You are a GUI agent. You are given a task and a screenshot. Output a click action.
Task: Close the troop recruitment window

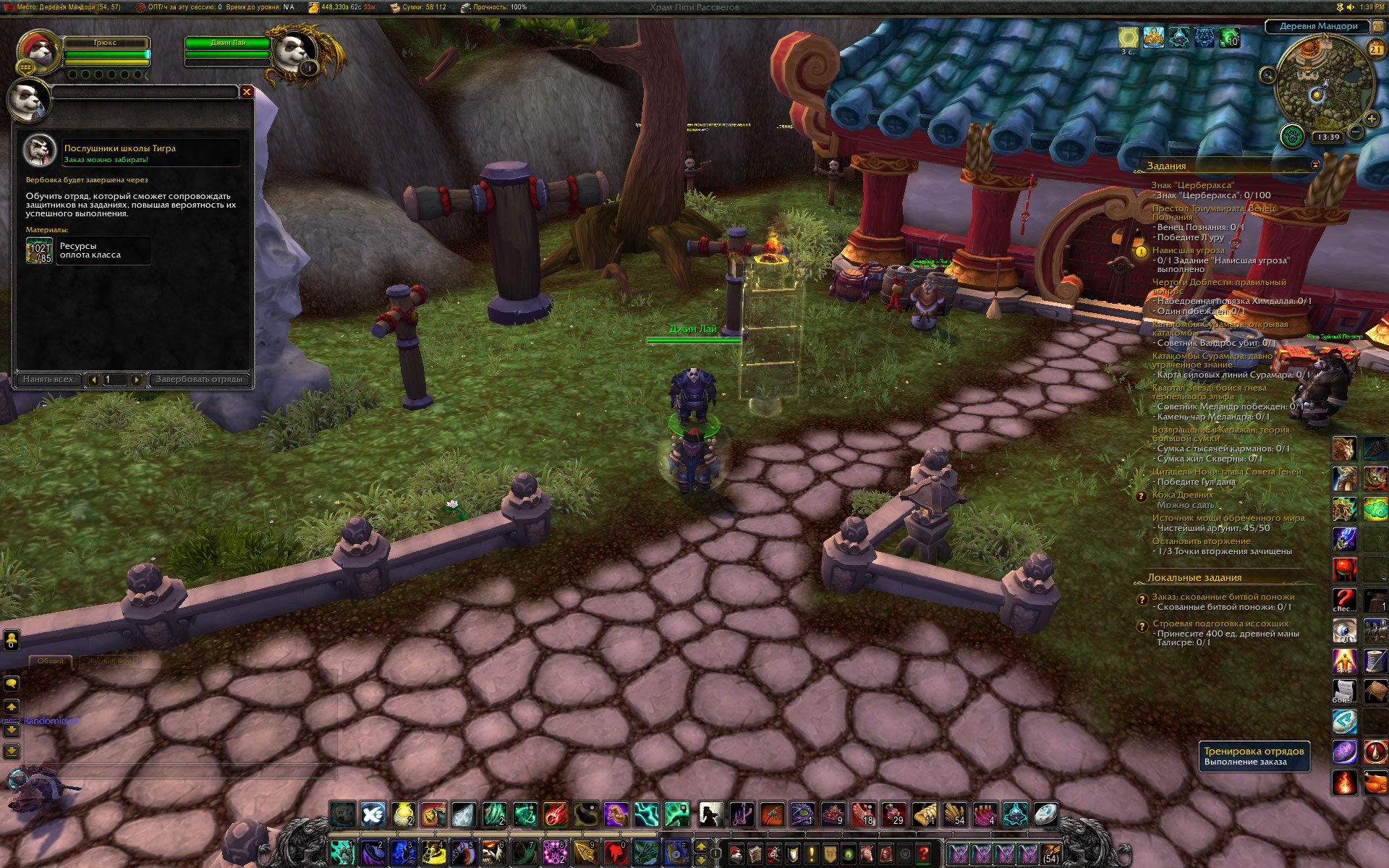click(247, 92)
